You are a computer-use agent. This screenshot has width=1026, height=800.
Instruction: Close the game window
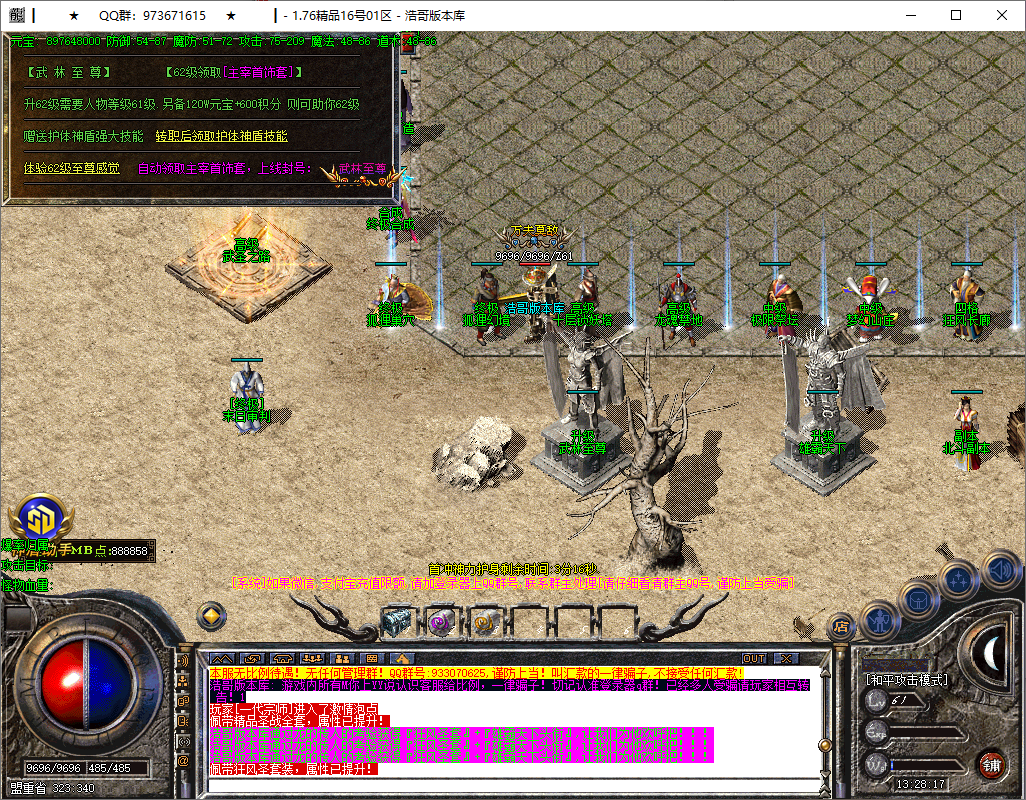1002,15
